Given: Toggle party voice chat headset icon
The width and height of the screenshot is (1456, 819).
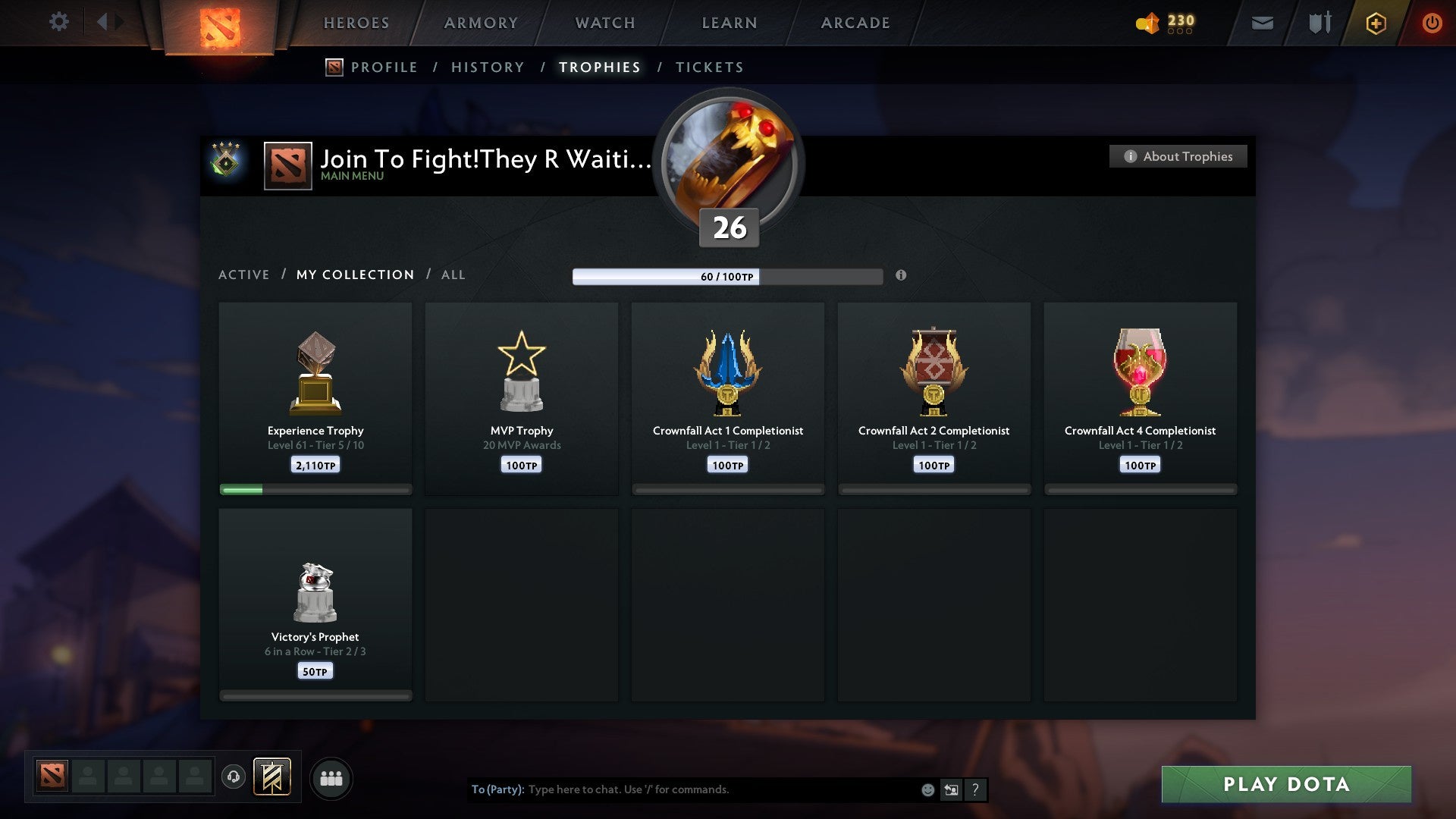Looking at the screenshot, I should coord(233,778).
